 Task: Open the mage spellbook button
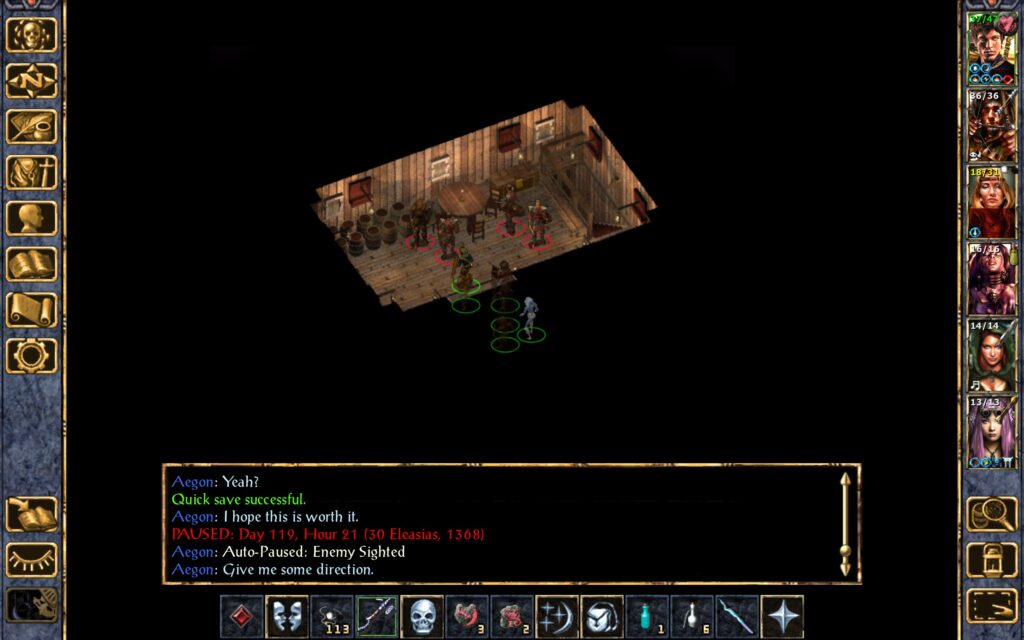coord(32,265)
